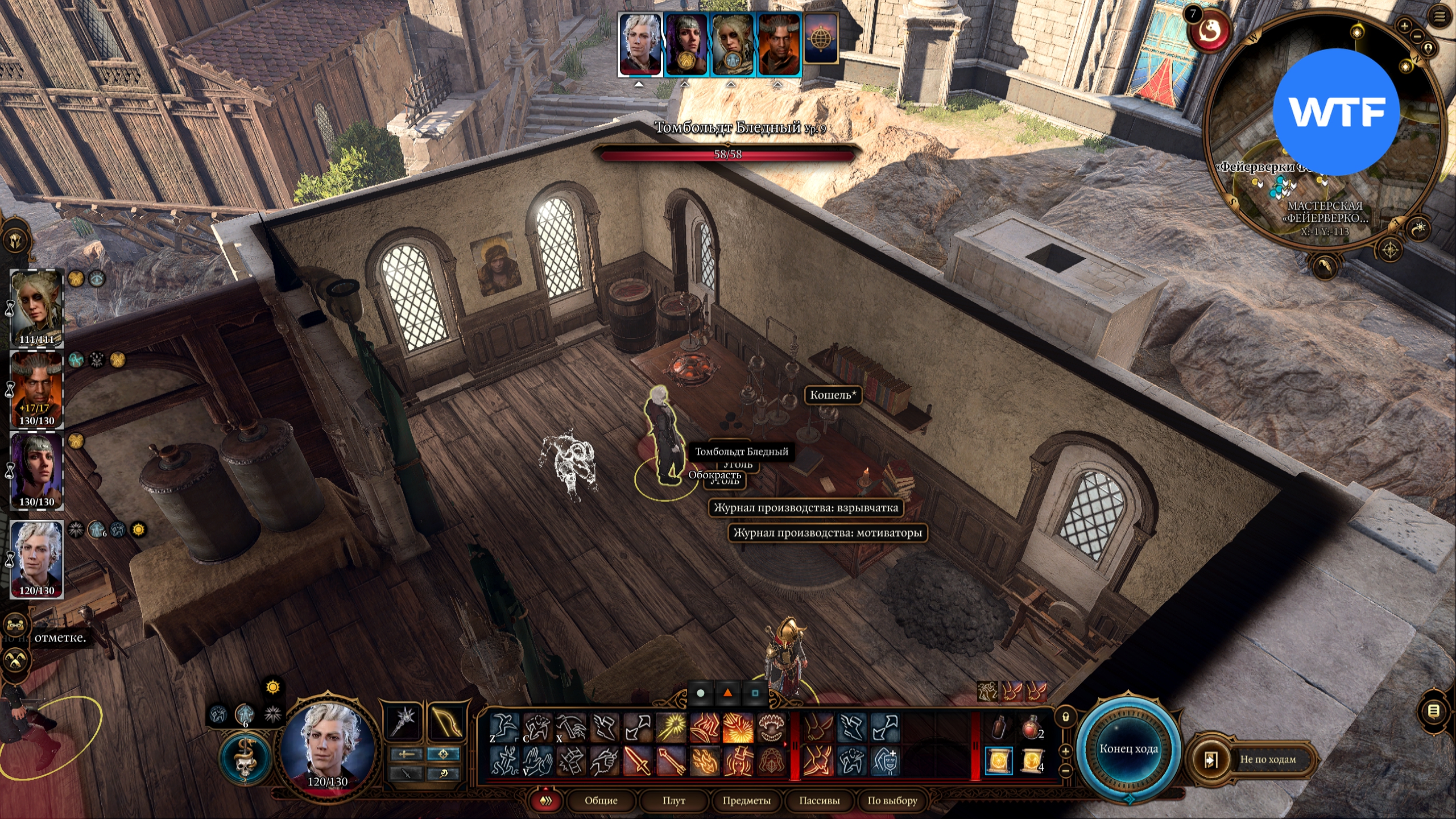Click the journal icon at the right screen edge
Viewport: 1456px width, 819px height.
(1434, 711)
